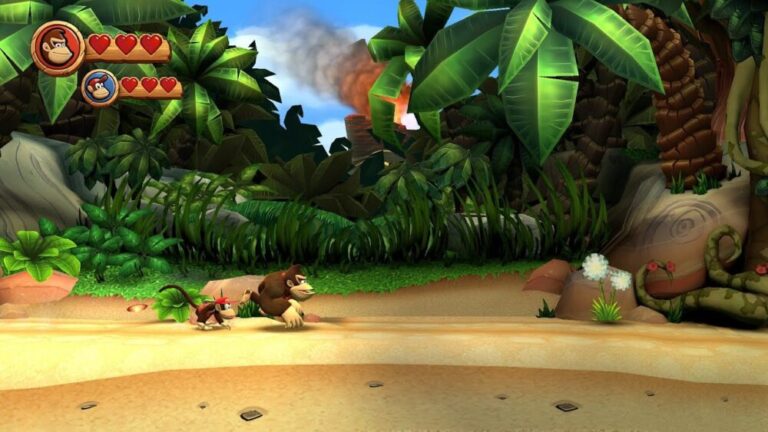768x432 pixels.
Task: Select the Diddy Kong portrait icon
Action: tap(99, 87)
